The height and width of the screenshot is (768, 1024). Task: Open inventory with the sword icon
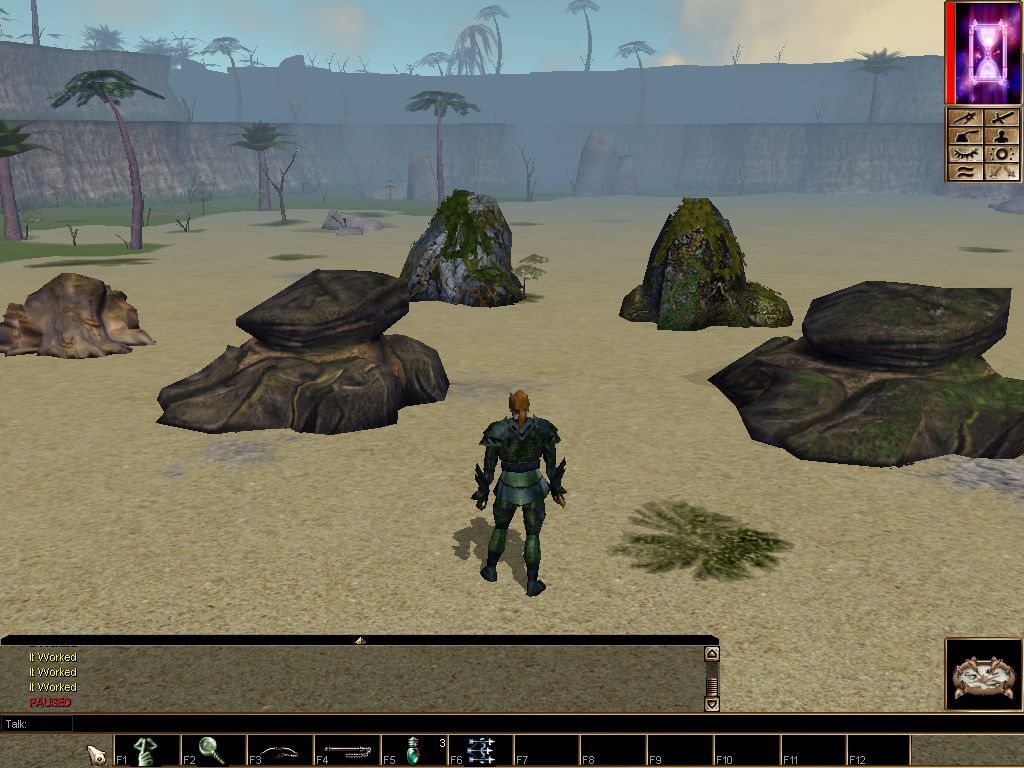[1002, 118]
